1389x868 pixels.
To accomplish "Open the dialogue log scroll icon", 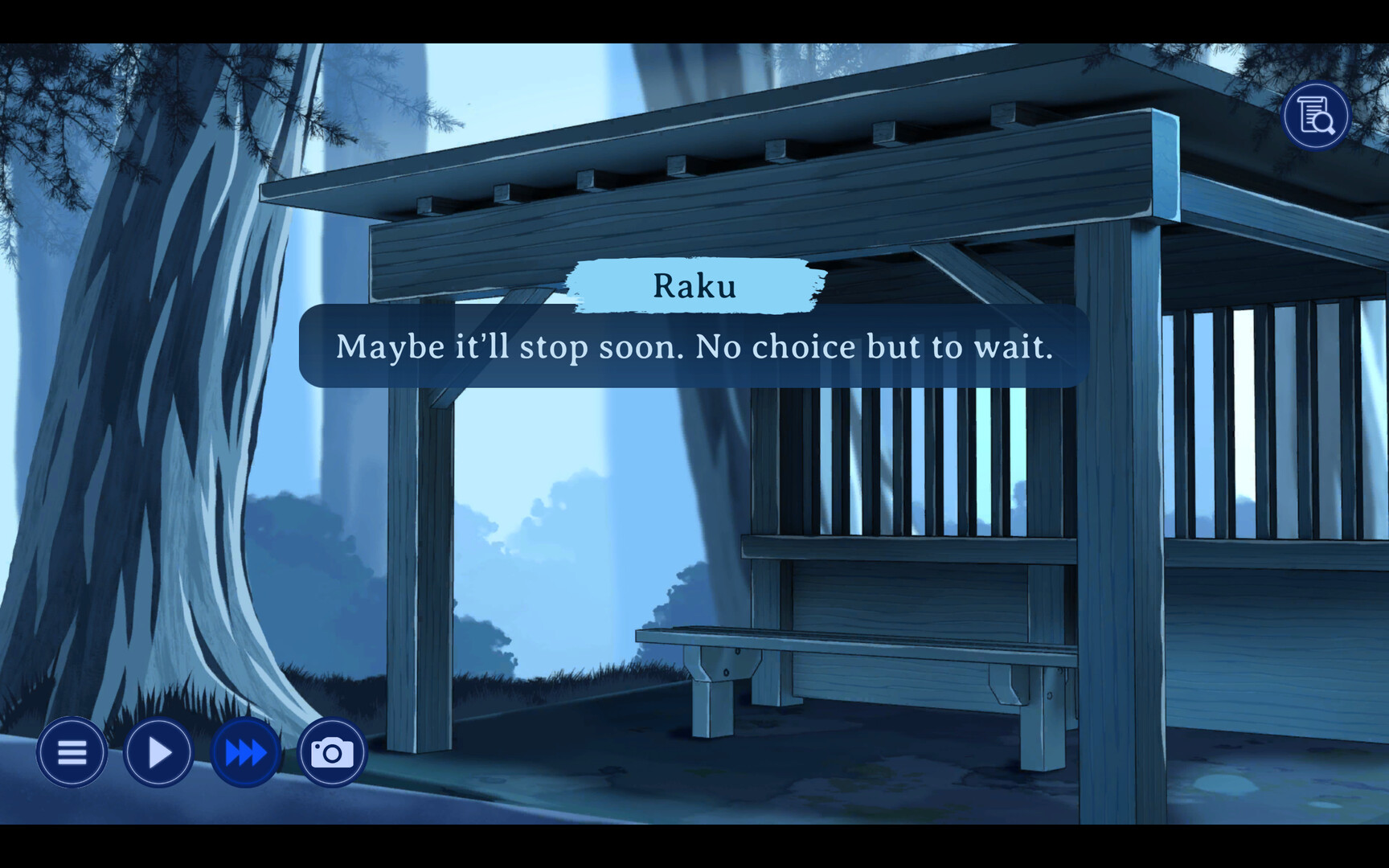I will click(1315, 117).
